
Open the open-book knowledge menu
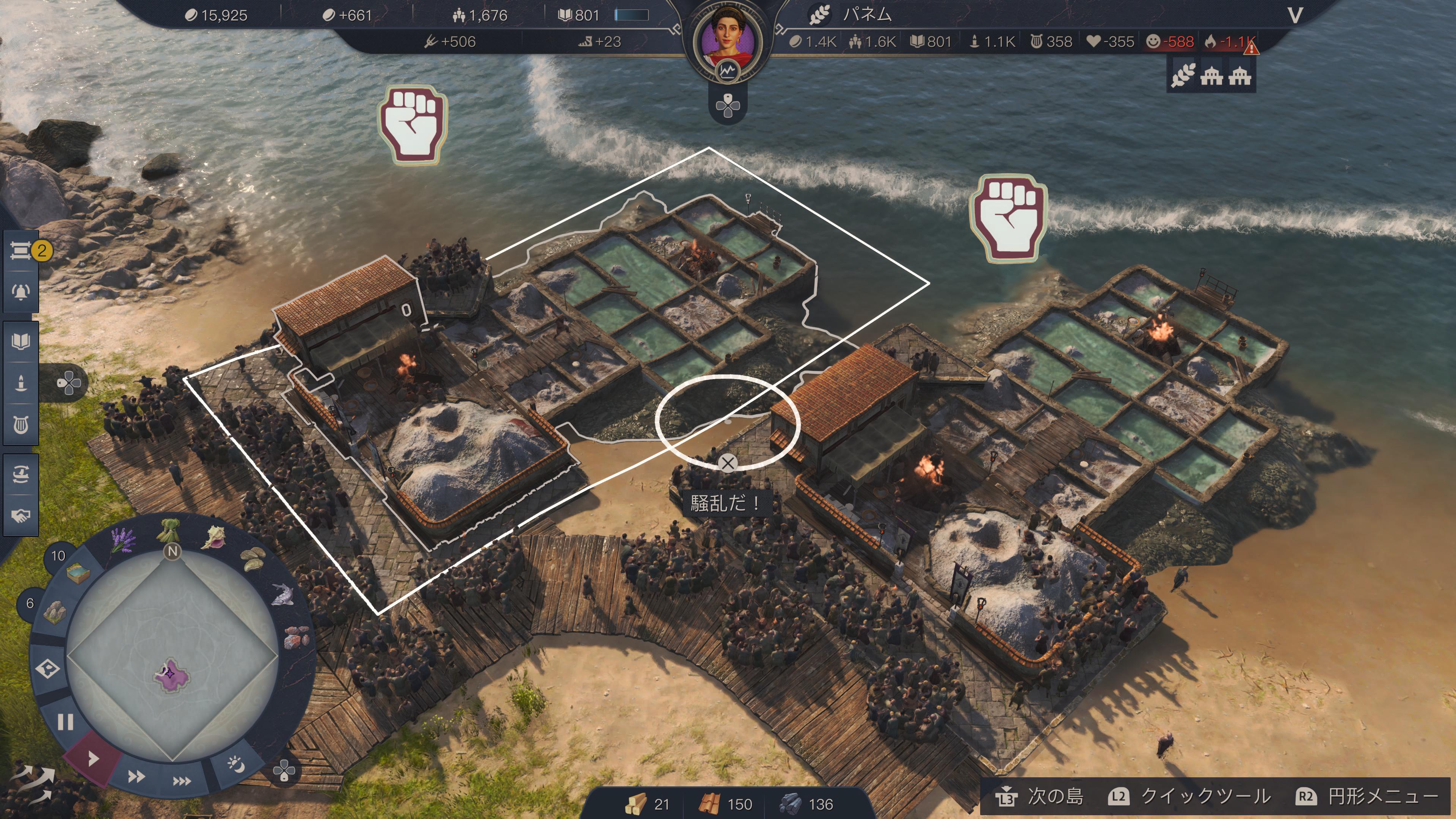pos(21,341)
